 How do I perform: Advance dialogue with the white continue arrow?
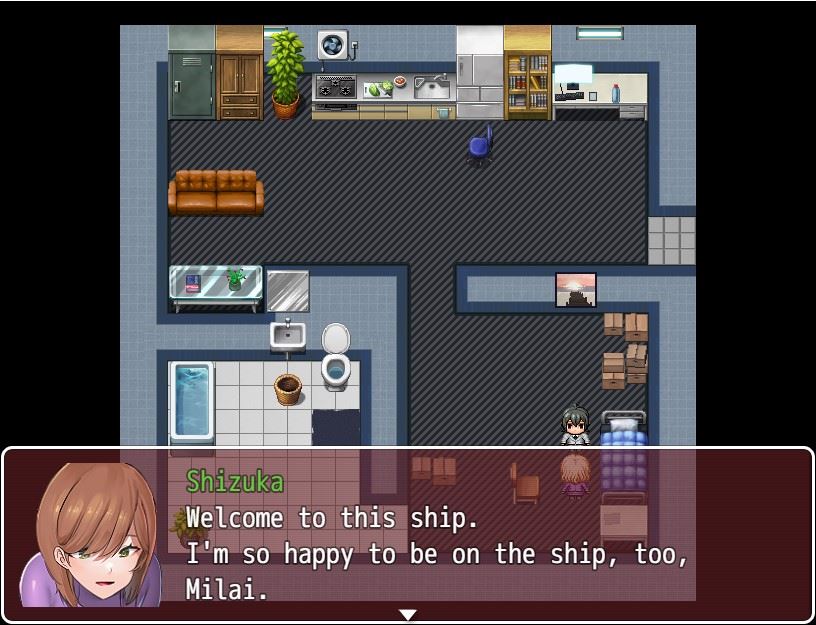tap(407, 614)
